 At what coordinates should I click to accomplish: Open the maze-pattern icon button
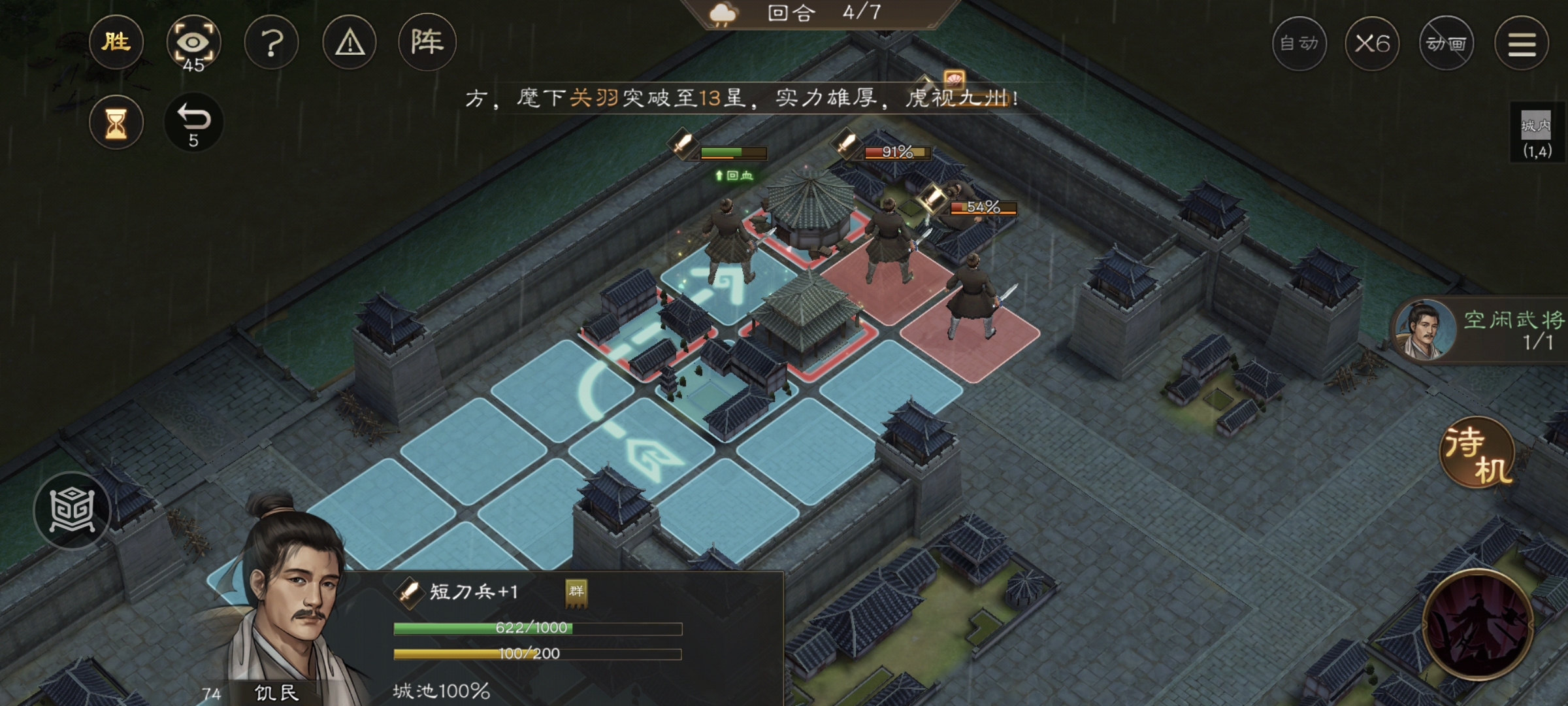point(73,511)
